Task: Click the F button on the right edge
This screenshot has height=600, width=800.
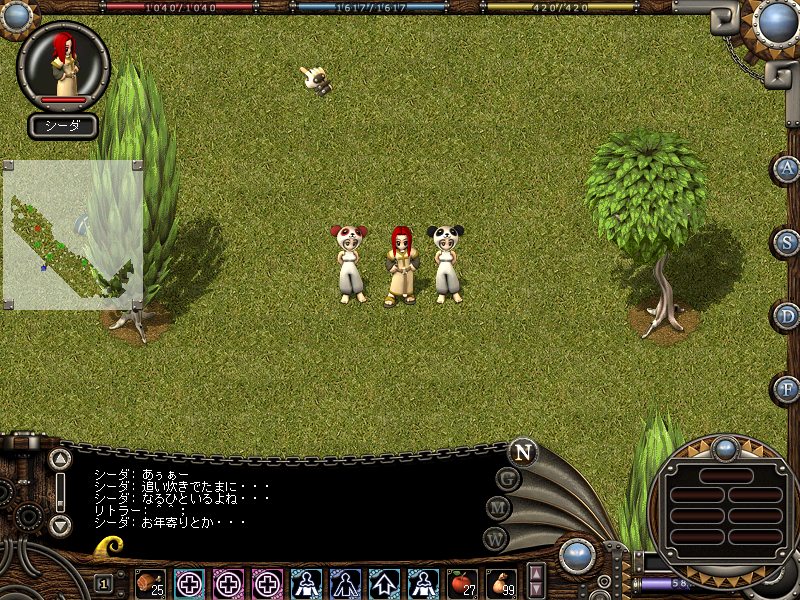Action: click(788, 388)
